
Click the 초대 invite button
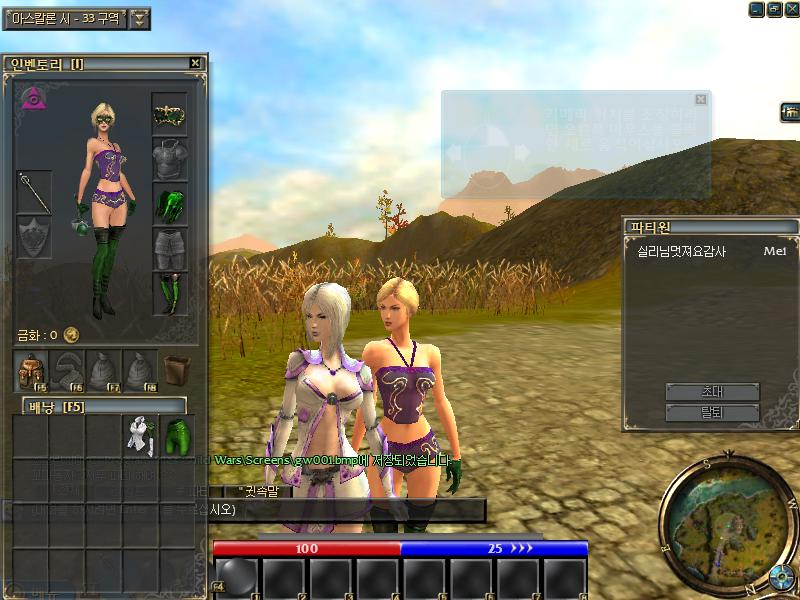point(712,391)
